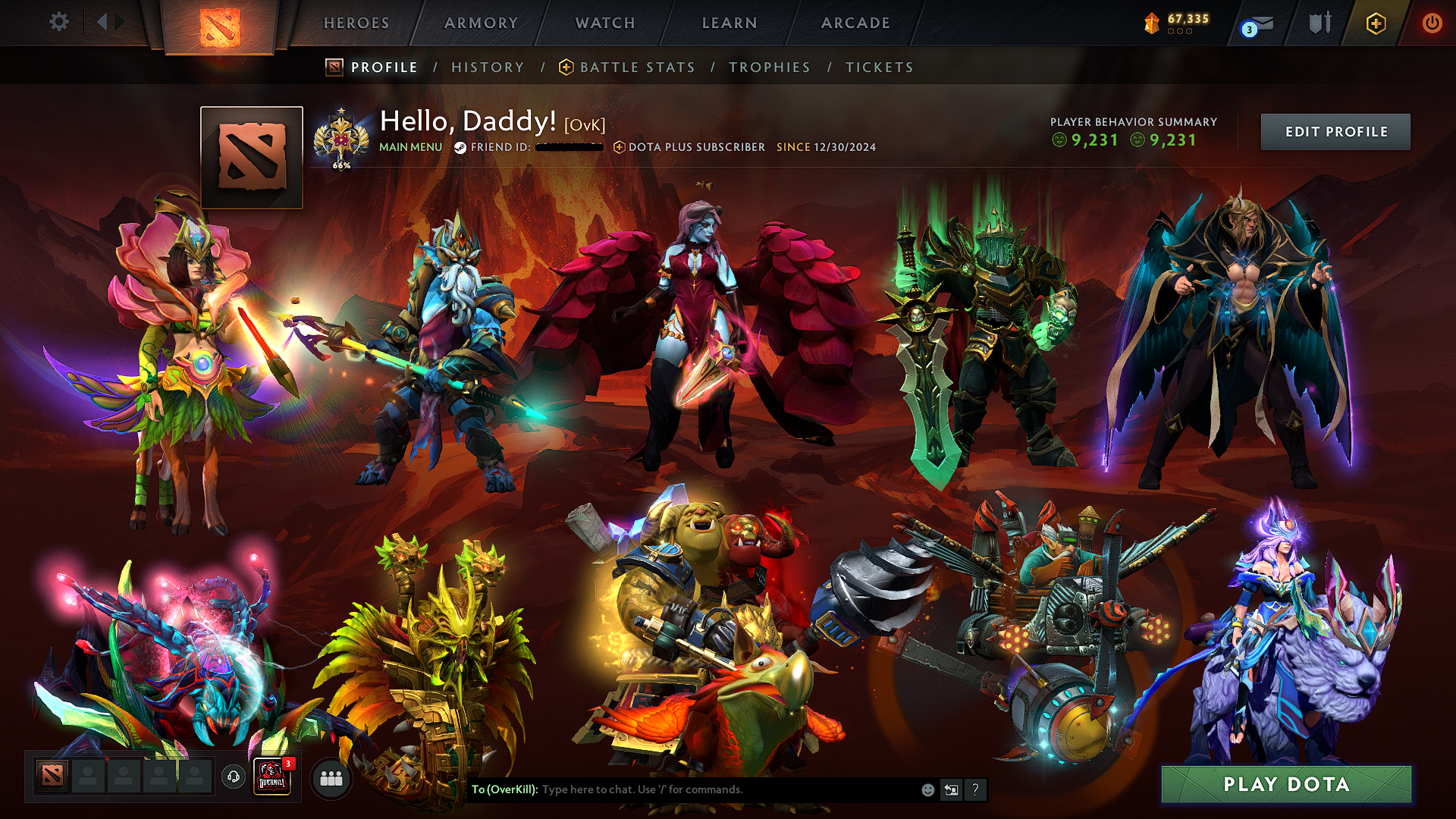Open the TROPHIES tab

click(x=770, y=67)
